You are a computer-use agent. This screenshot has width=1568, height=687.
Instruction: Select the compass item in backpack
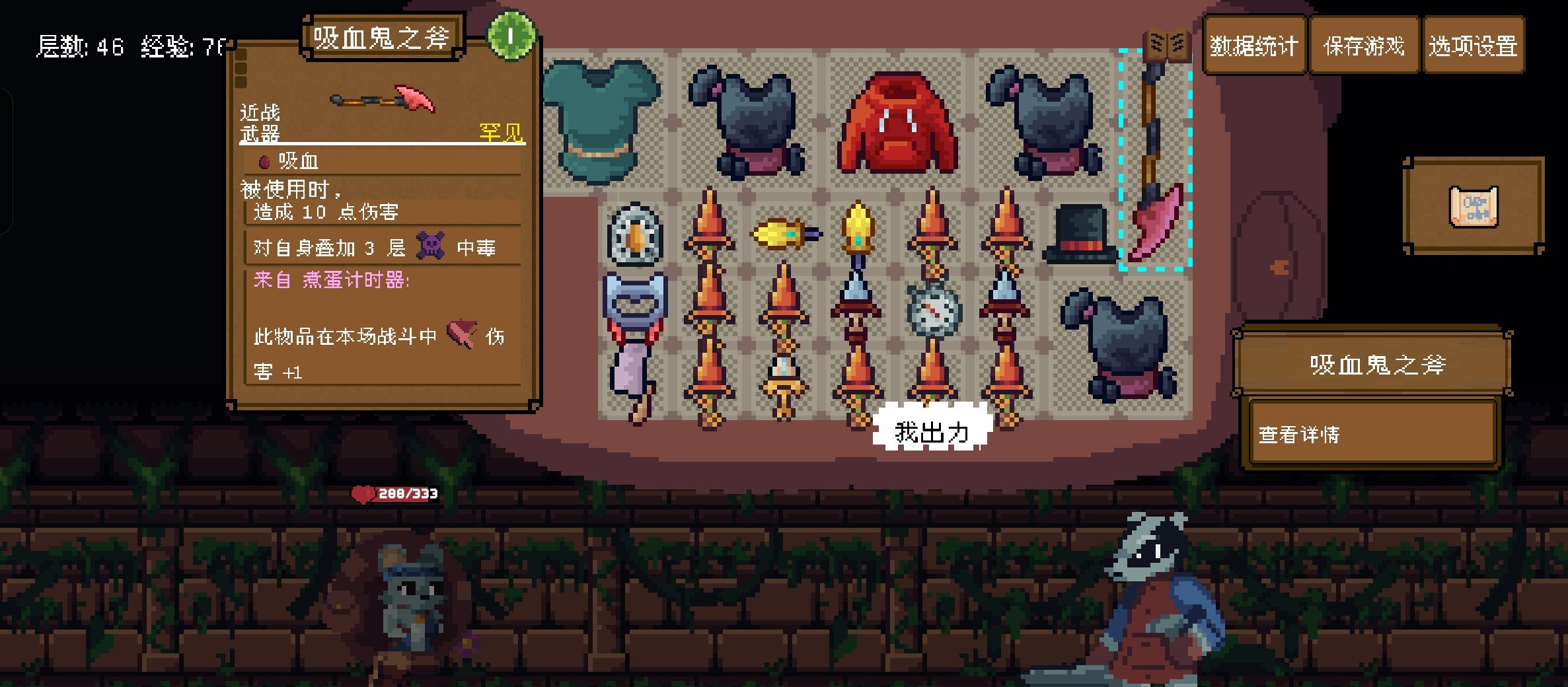[x=932, y=309]
